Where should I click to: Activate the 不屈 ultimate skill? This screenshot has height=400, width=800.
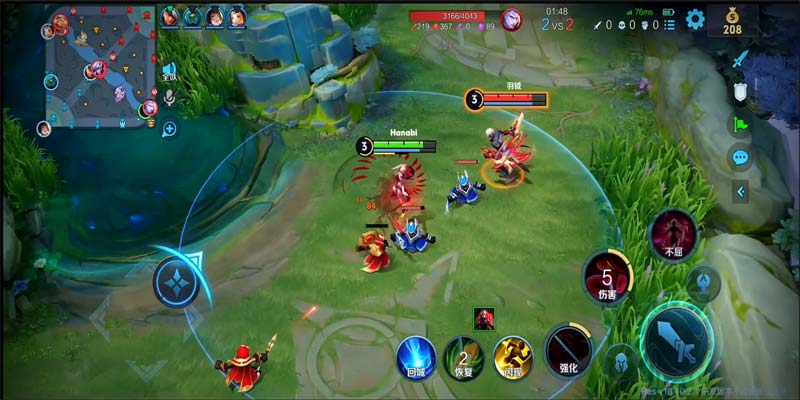pyautogui.click(x=673, y=233)
